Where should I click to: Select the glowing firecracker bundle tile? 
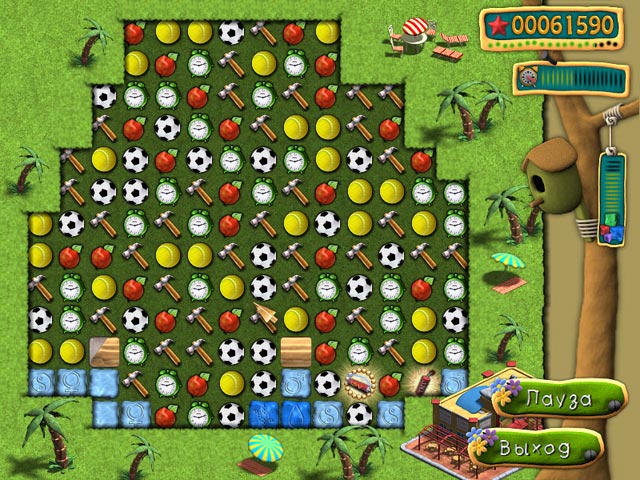pos(359,382)
